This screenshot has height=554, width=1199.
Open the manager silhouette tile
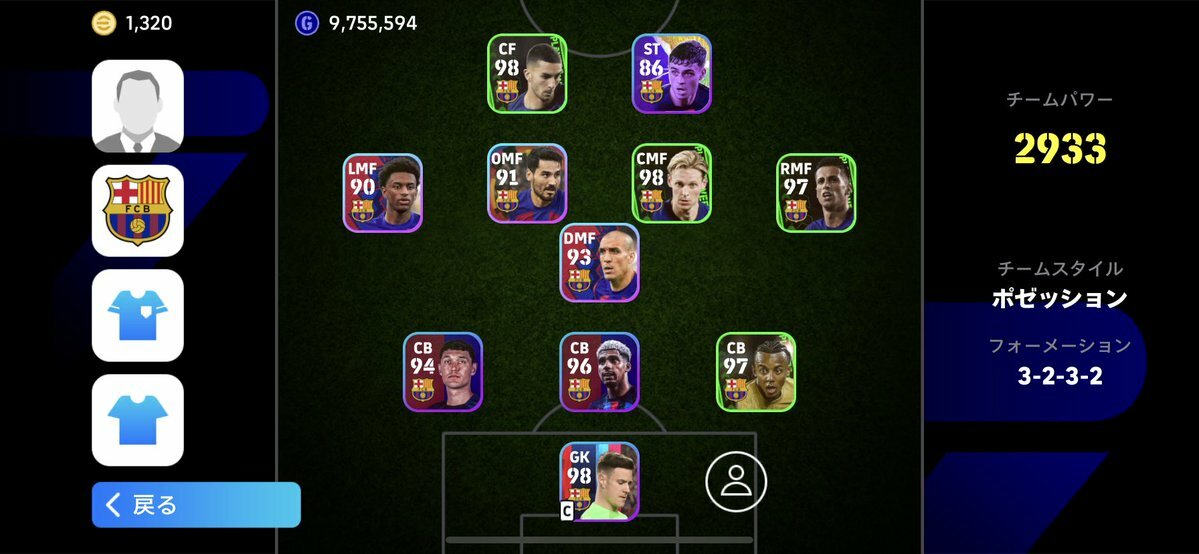(138, 106)
